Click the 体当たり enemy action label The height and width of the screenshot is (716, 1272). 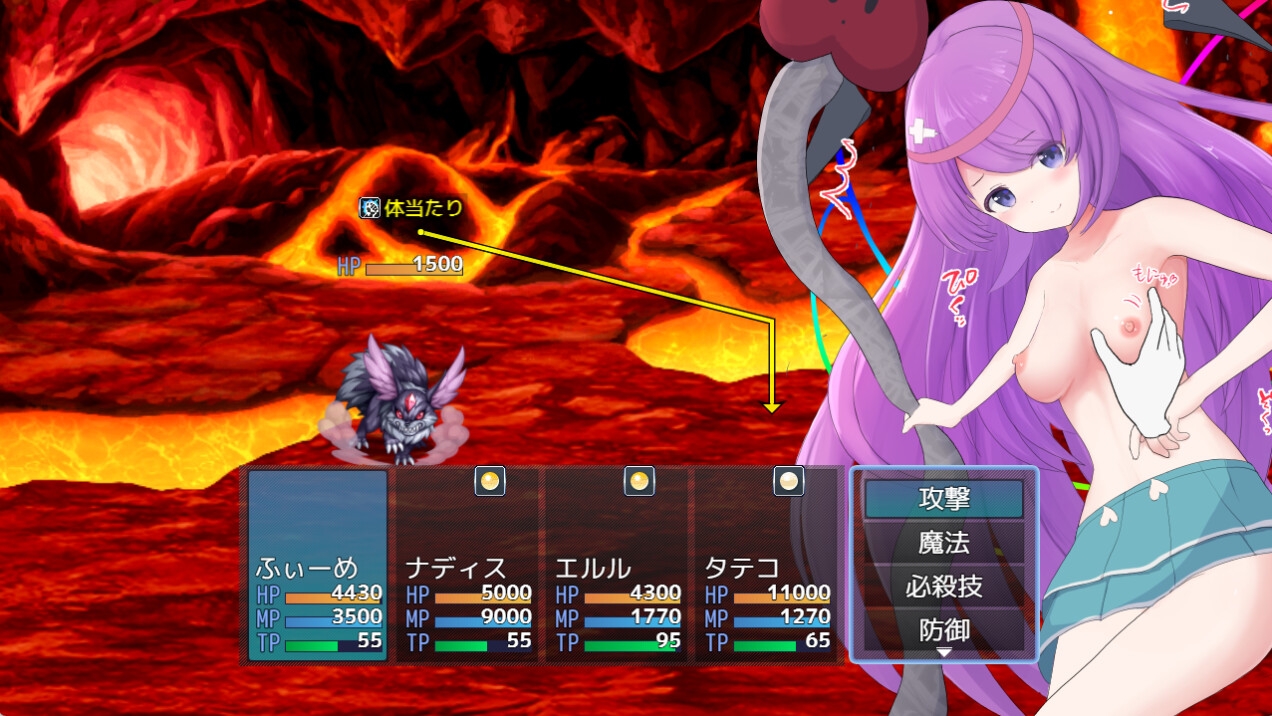[x=413, y=208]
